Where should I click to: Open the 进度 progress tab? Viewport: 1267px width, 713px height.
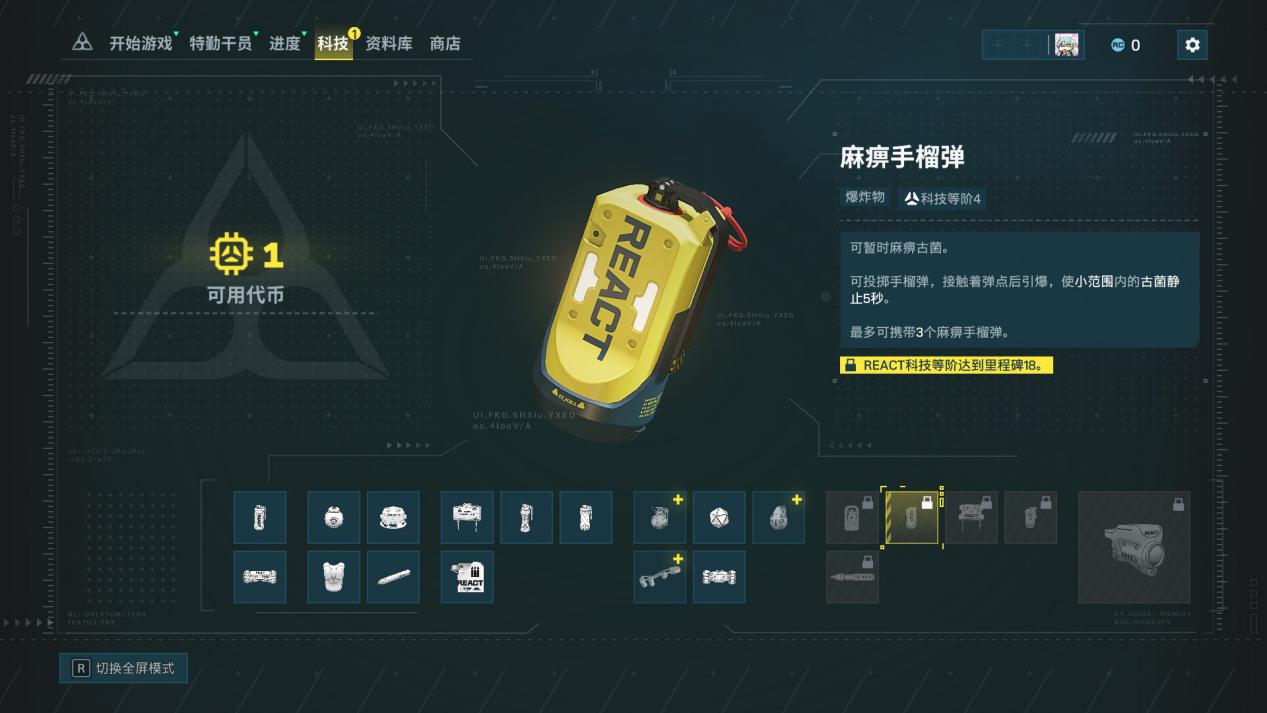click(x=284, y=44)
